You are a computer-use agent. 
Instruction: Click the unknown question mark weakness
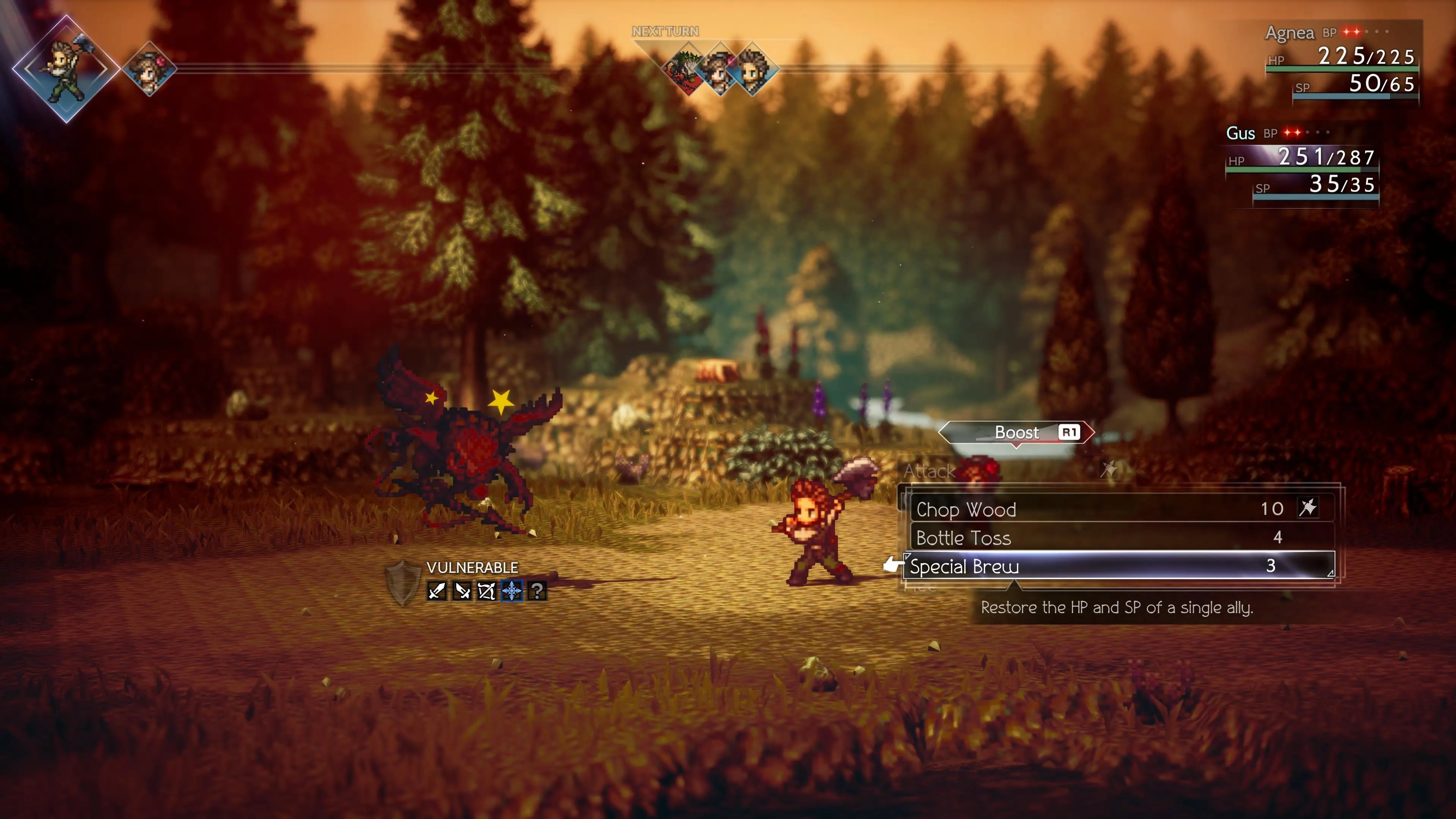[x=537, y=591]
